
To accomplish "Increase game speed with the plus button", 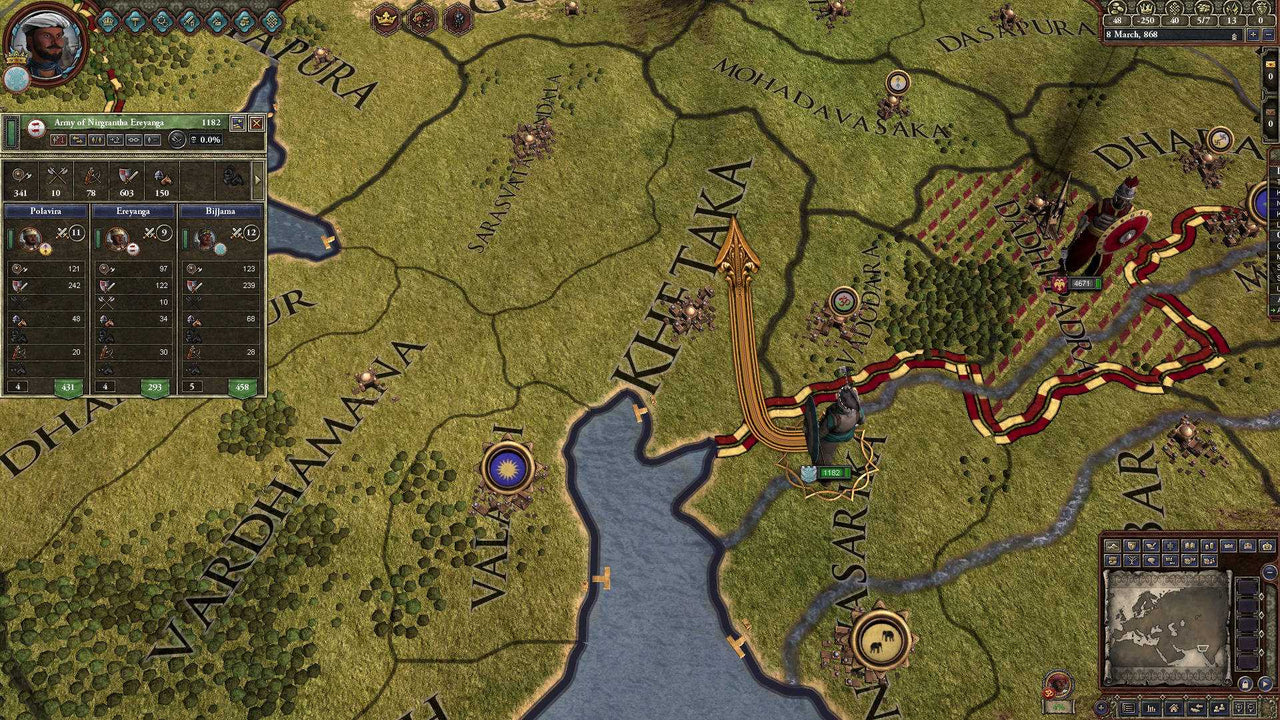I will point(1253,35).
